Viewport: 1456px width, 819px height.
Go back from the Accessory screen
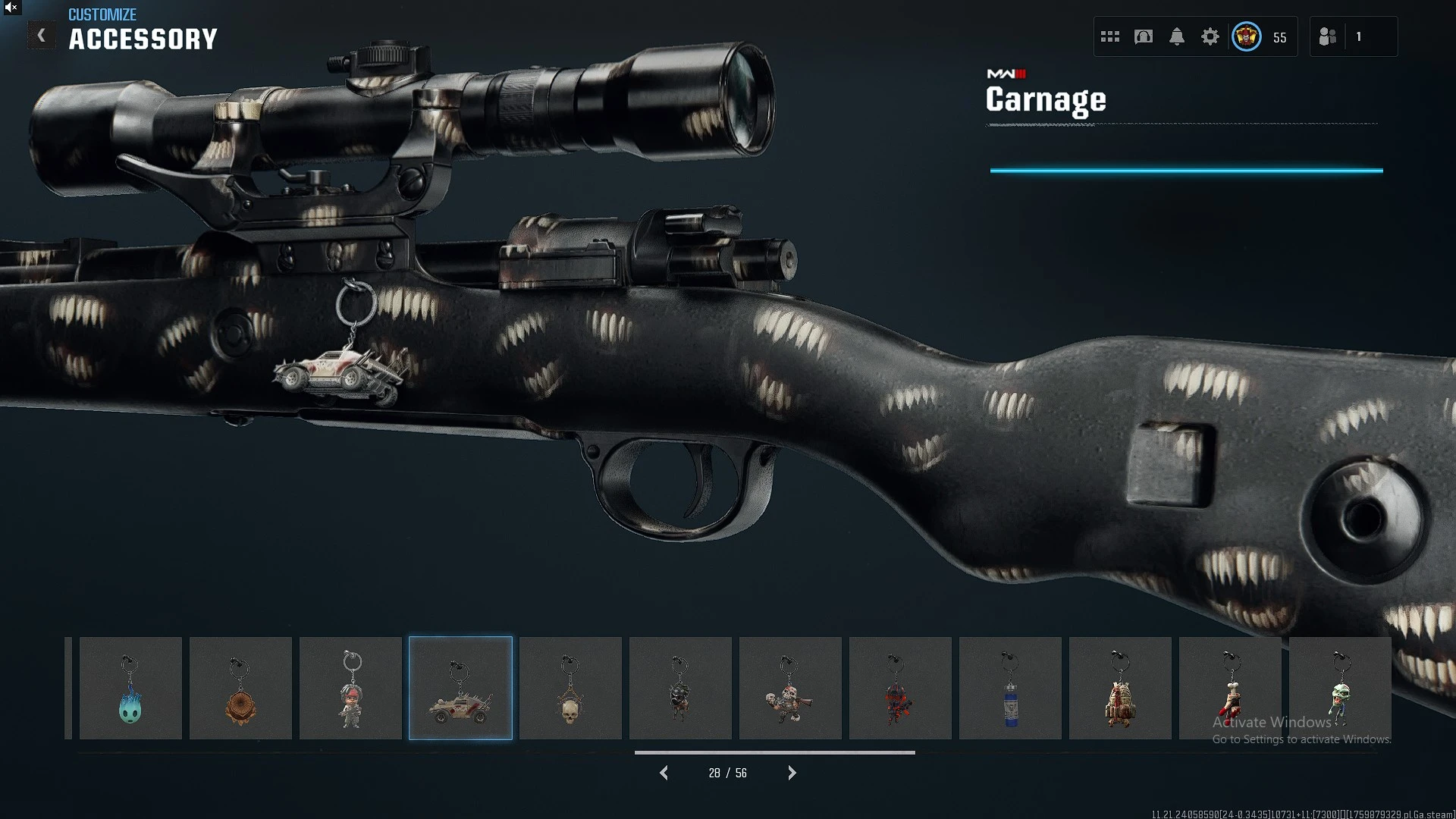tap(42, 36)
